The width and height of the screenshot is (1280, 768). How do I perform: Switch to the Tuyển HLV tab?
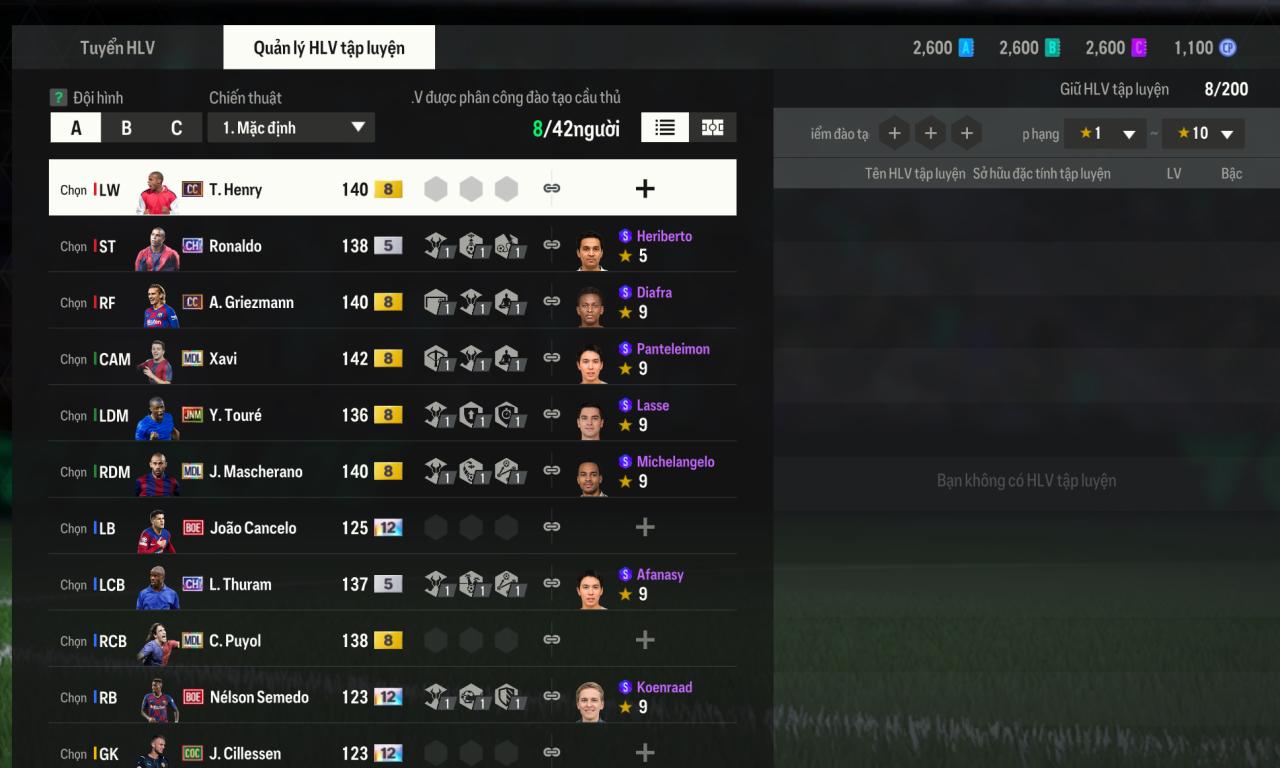(117, 48)
